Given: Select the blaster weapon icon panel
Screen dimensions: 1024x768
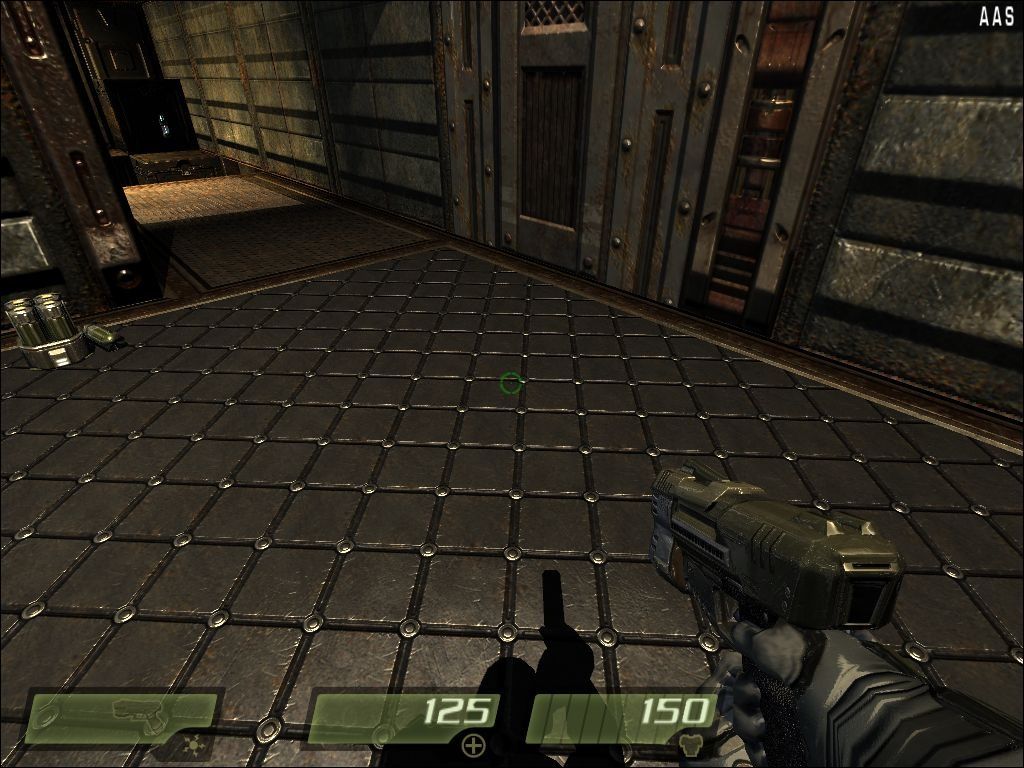Looking at the screenshot, I should tap(124, 718).
